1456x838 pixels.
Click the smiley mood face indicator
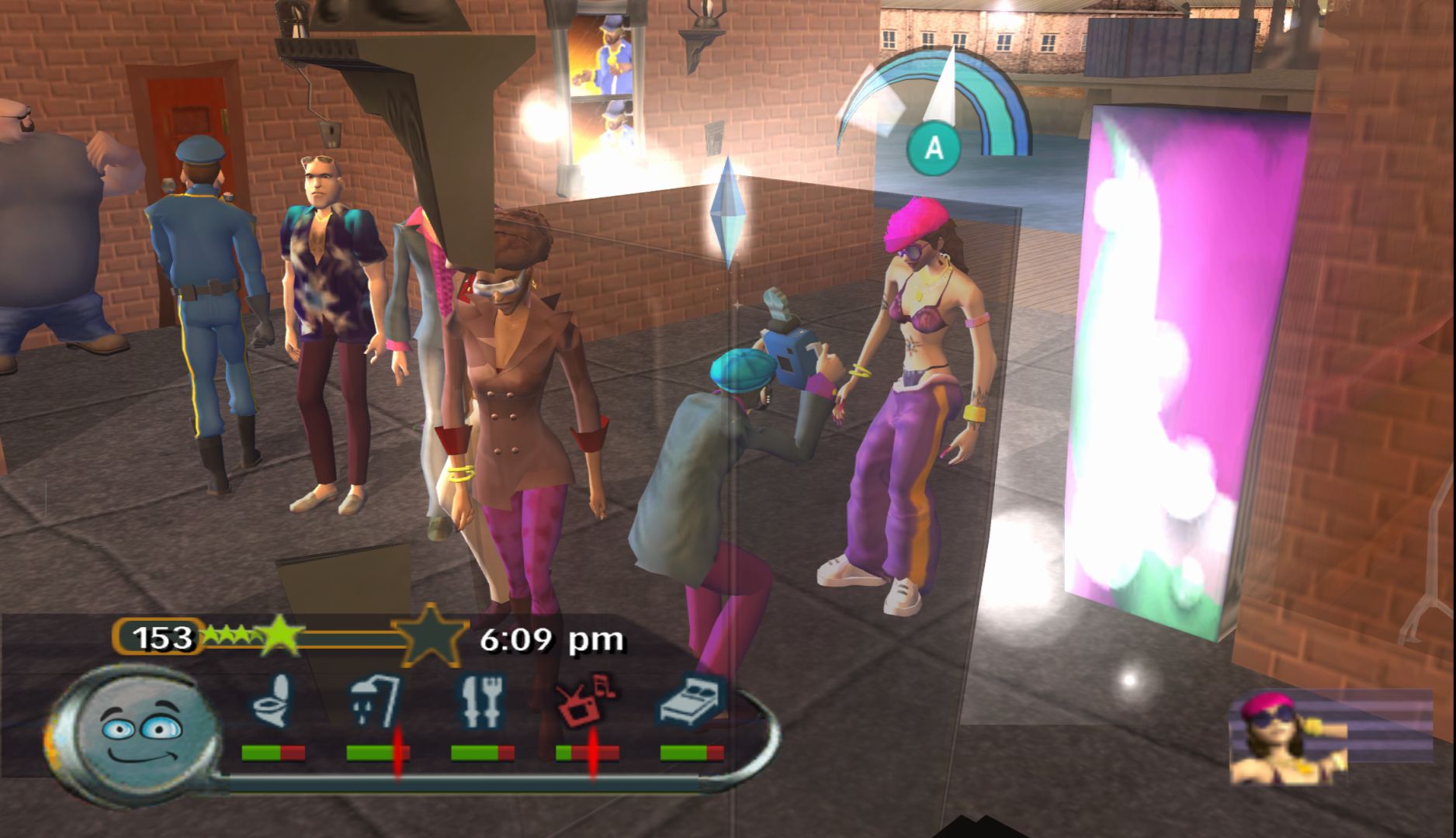[140, 734]
